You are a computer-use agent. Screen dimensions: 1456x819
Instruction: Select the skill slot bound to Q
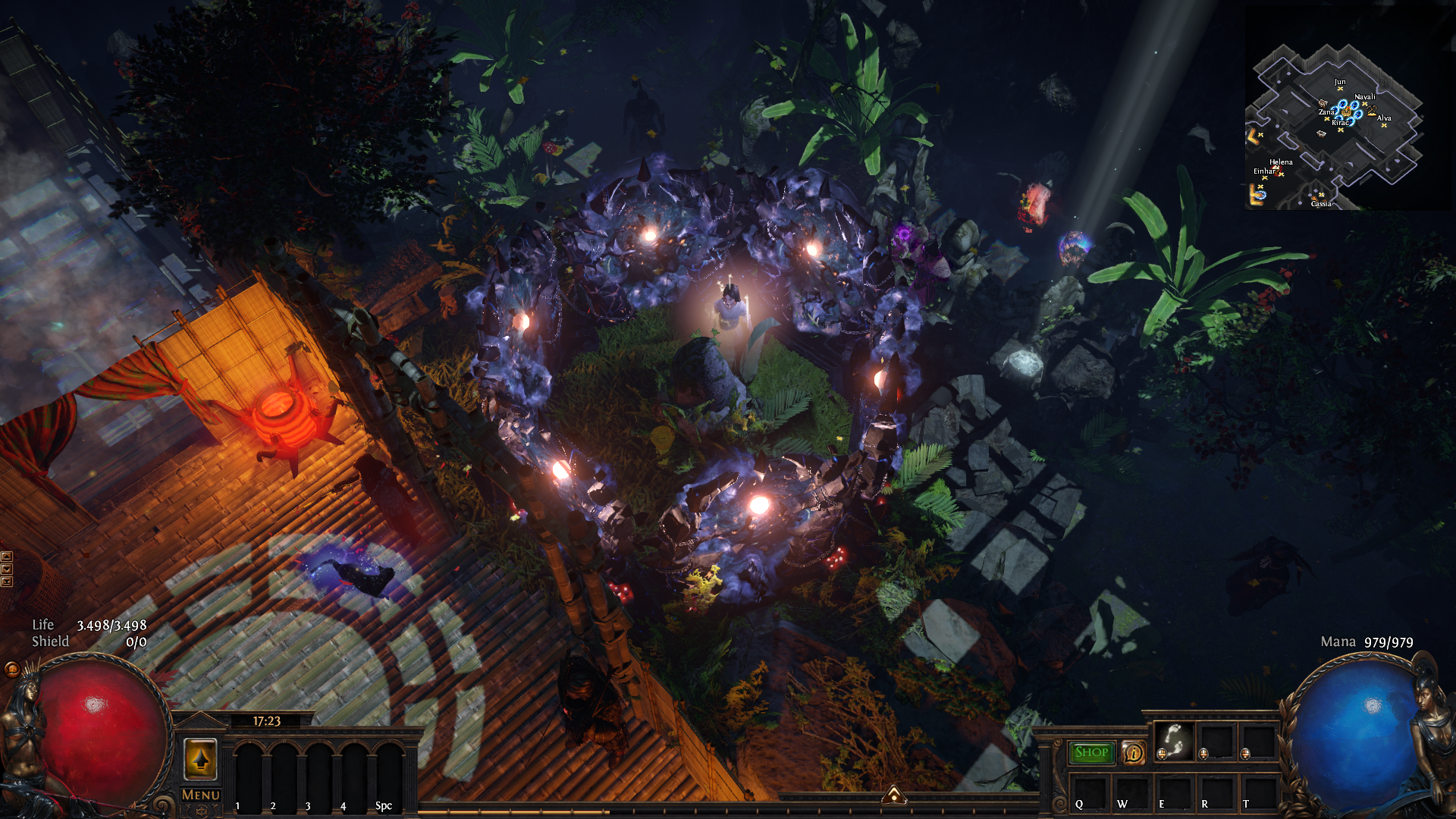point(1089,793)
